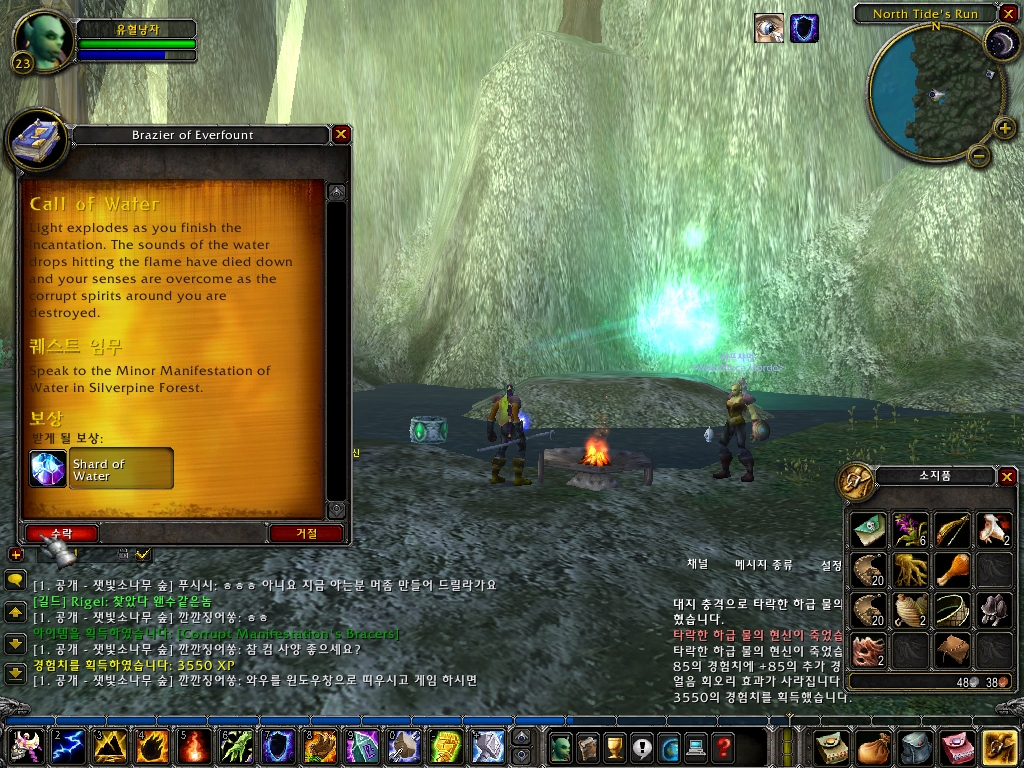Open the red question mark help button

pyautogui.click(x=723, y=746)
